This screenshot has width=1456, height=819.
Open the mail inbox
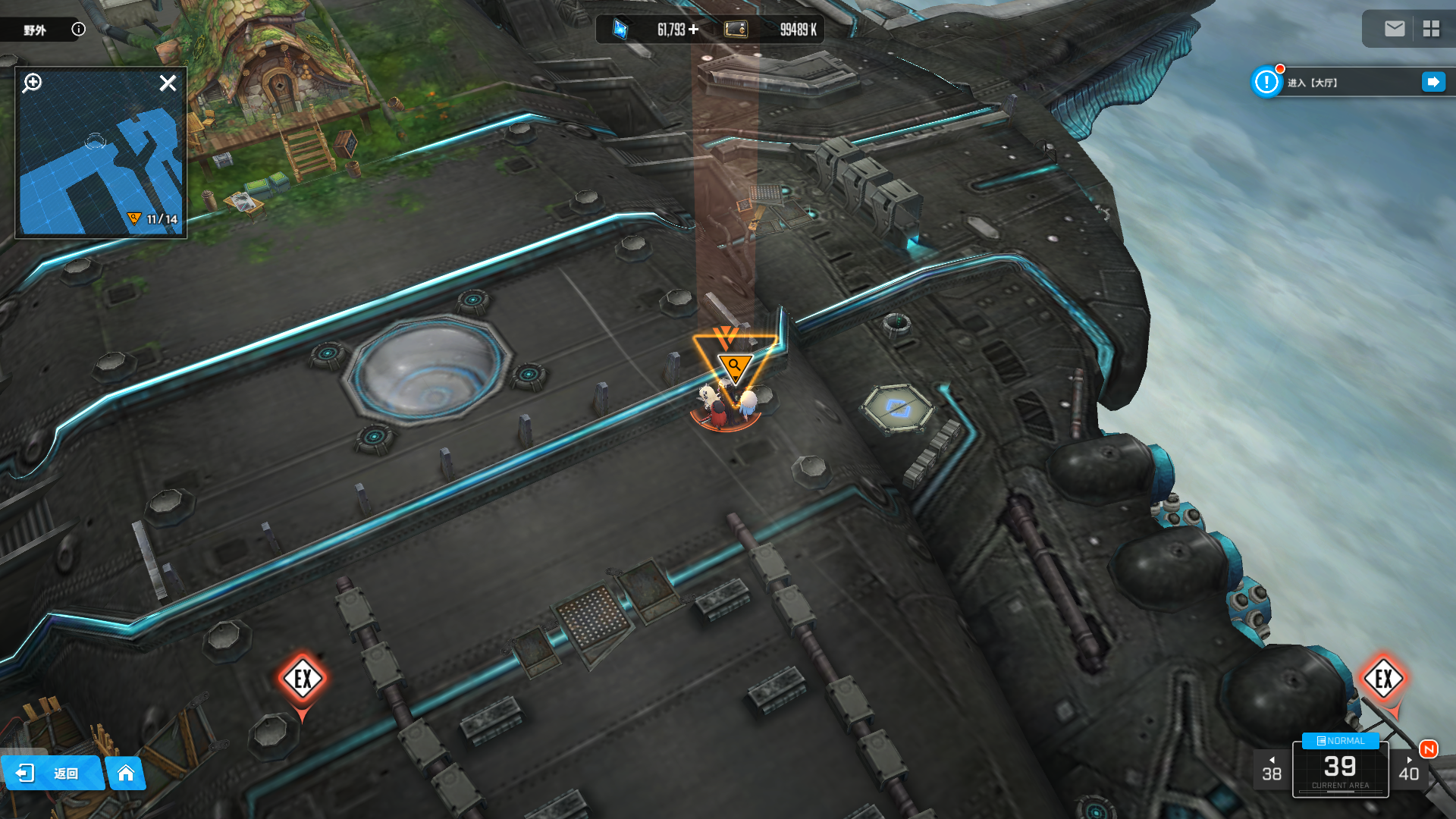coord(1394,29)
